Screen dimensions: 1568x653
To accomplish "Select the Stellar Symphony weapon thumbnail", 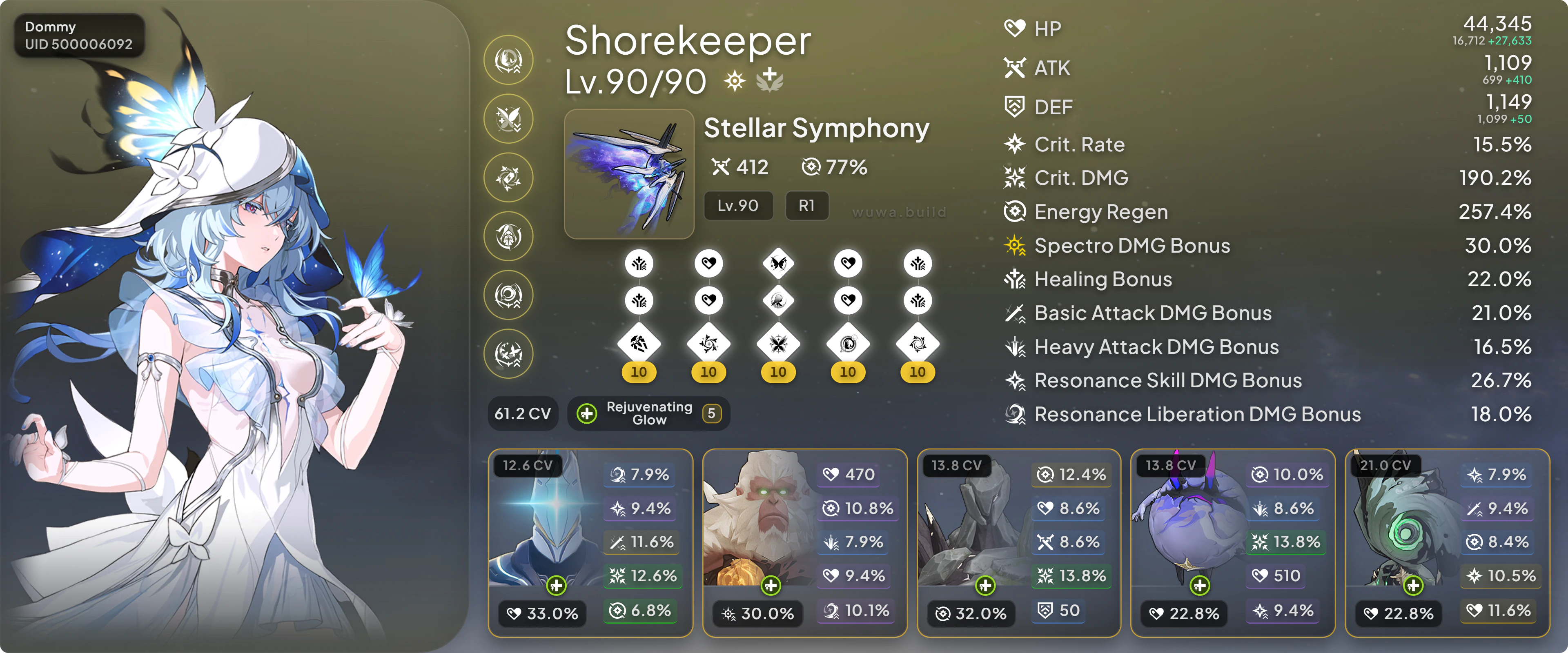I will click(x=629, y=174).
